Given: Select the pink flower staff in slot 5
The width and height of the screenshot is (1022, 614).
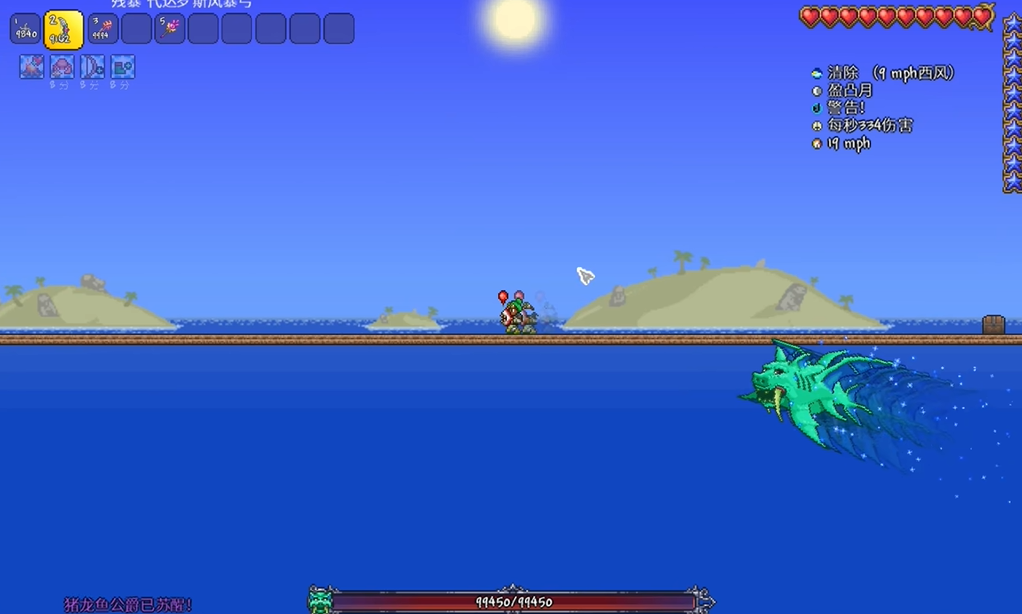Looking at the screenshot, I should 170,29.
